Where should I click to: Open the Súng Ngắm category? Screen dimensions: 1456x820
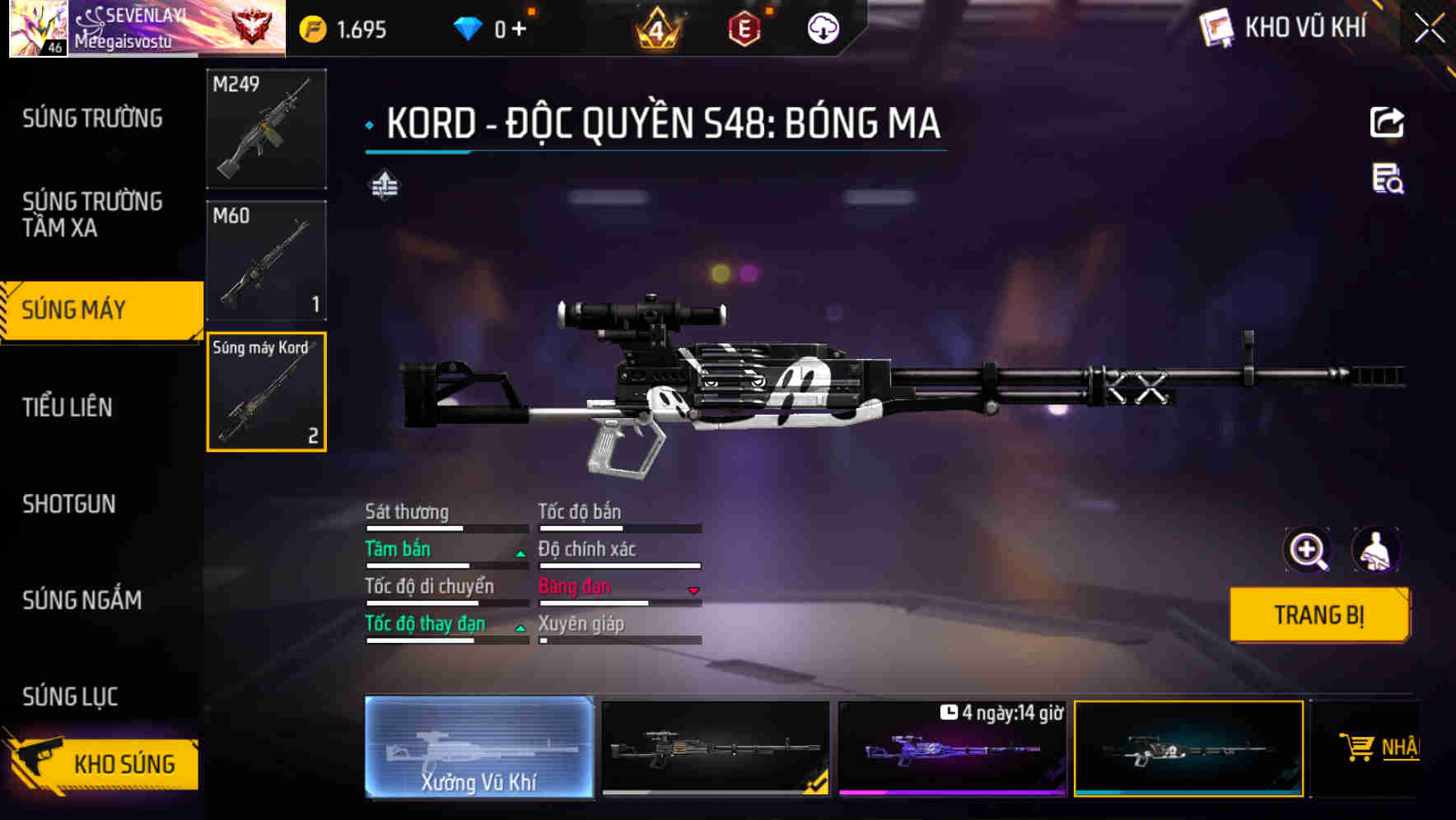click(x=82, y=600)
